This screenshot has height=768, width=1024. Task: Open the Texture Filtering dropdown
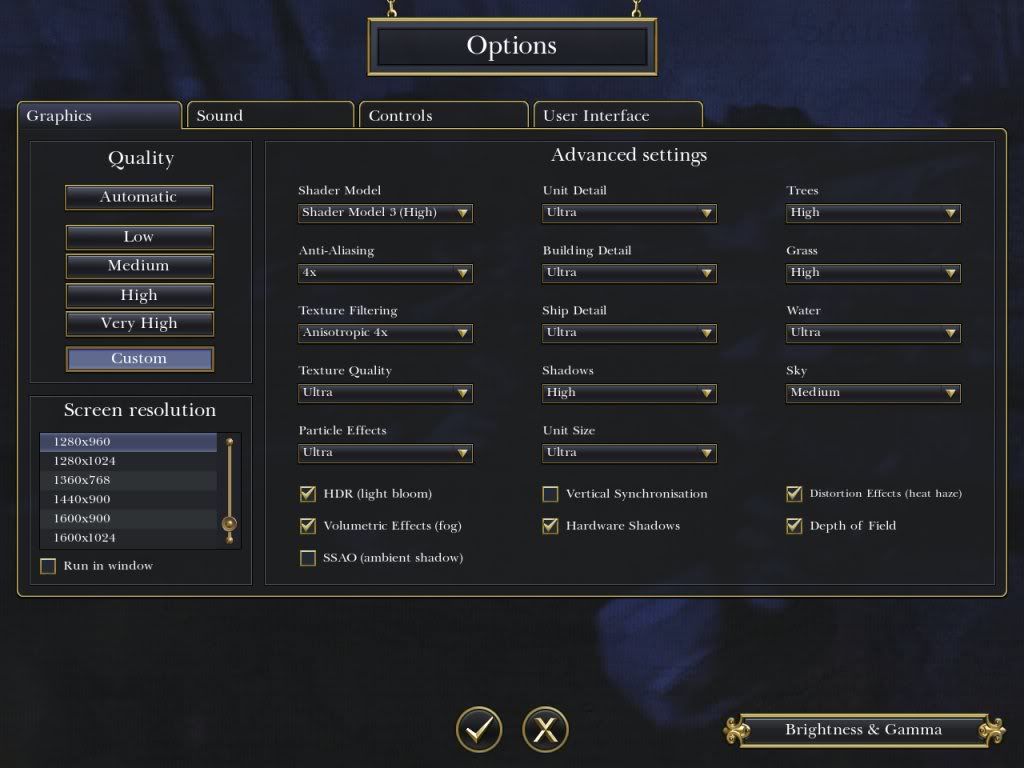(x=385, y=333)
